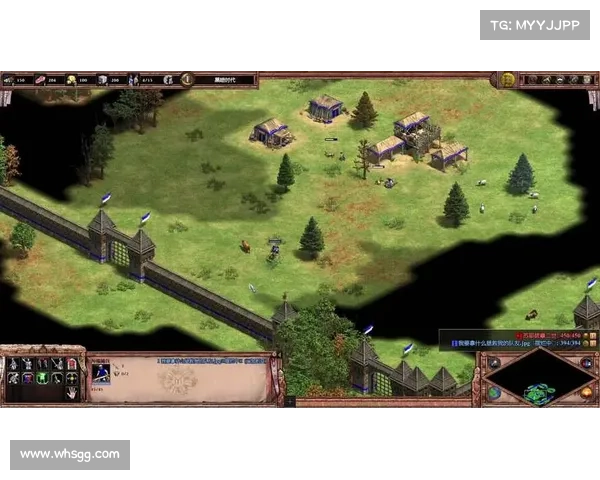Click the white hand command icon
Screen dimensions: 600x480
click(x=72, y=393)
